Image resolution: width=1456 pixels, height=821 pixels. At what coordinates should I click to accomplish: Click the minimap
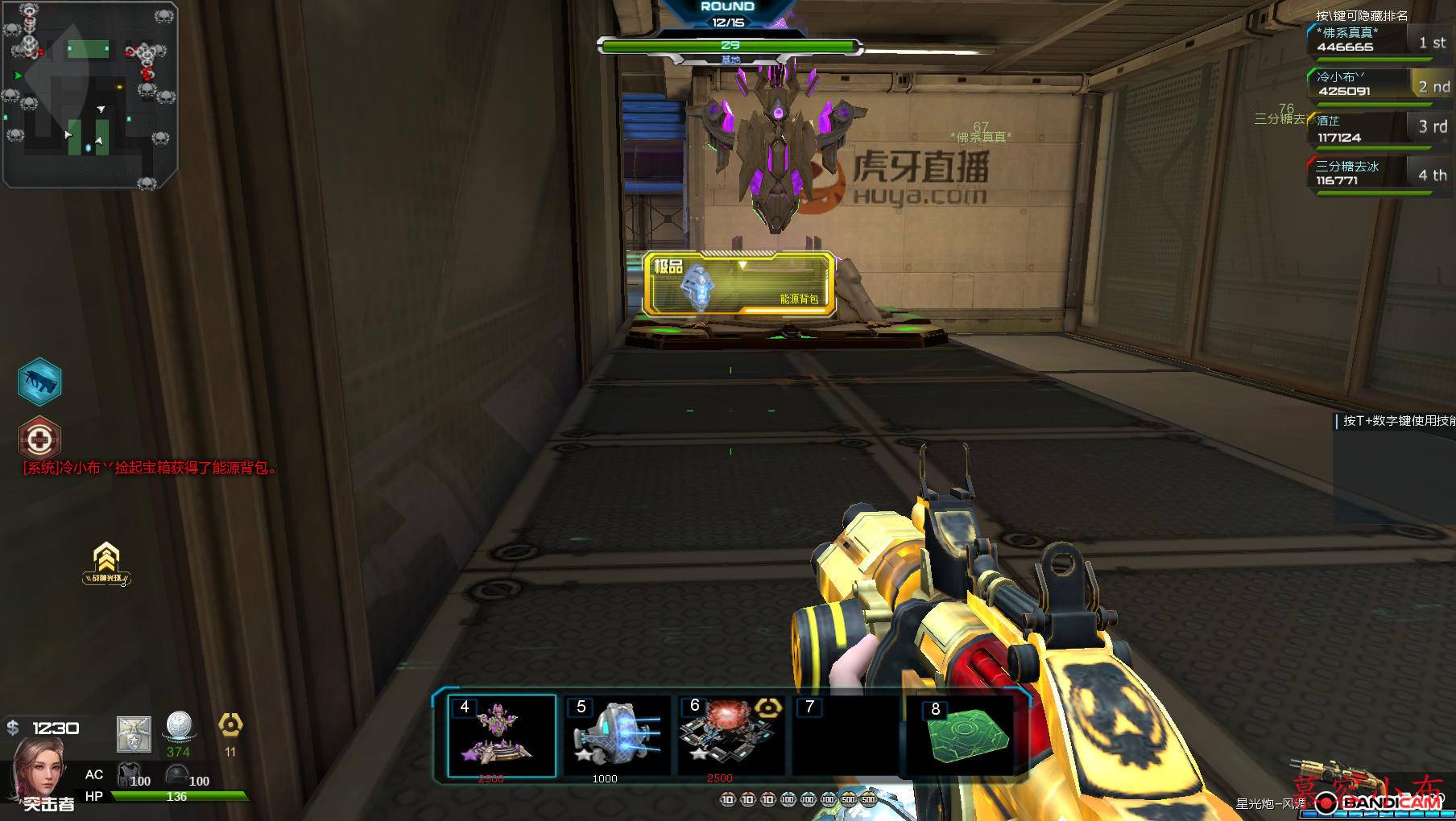(x=90, y=95)
